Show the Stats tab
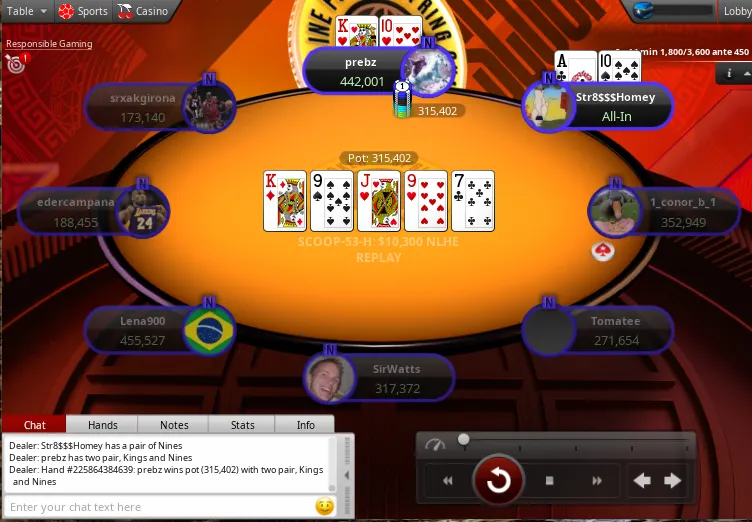The height and width of the screenshot is (522, 752). click(242, 425)
